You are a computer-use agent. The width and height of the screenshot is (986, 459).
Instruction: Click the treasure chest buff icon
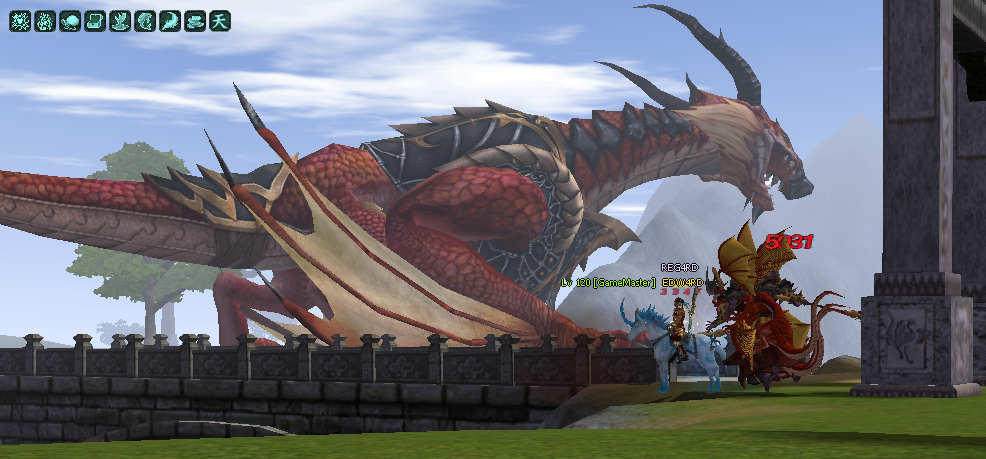click(95, 20)
